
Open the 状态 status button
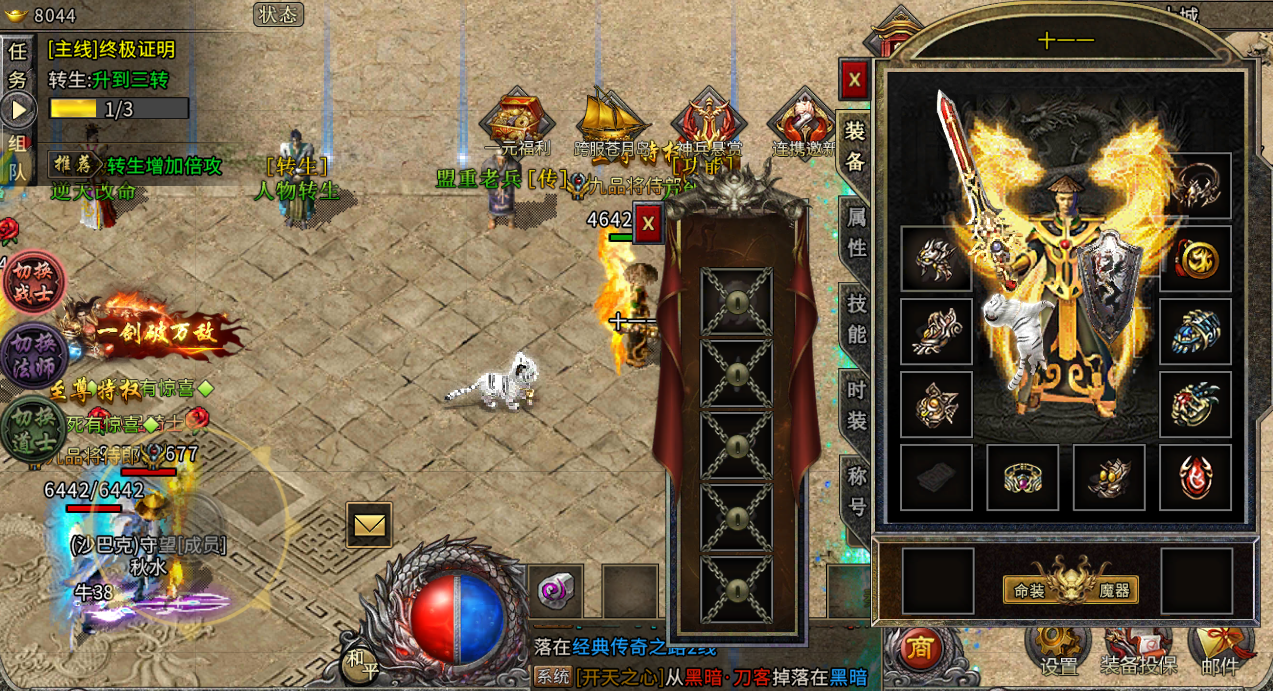pyautogui.click(x=278, y=14)
